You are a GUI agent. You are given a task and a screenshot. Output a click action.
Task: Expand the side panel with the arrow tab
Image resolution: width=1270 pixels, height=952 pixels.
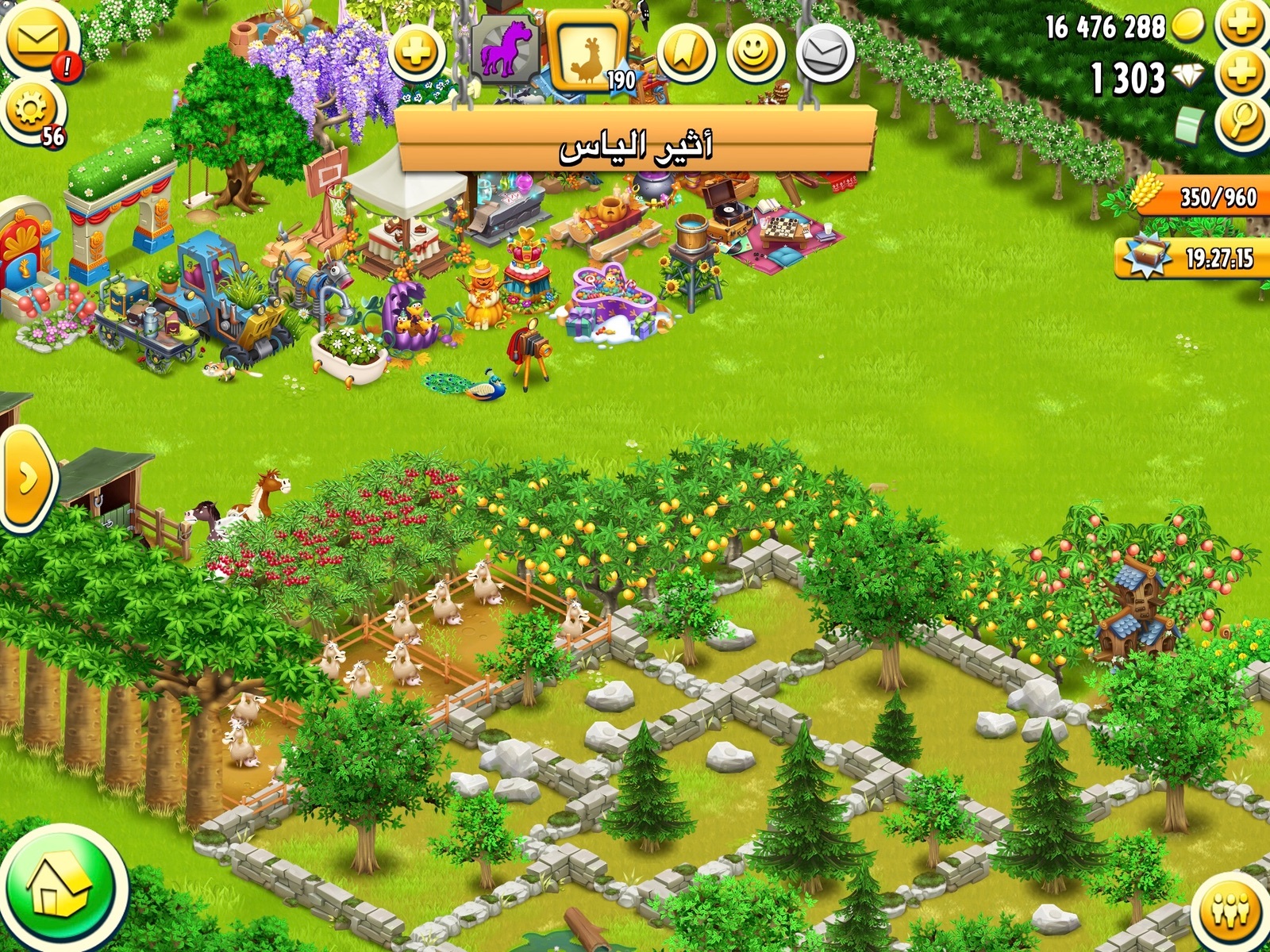pos(27,479)
